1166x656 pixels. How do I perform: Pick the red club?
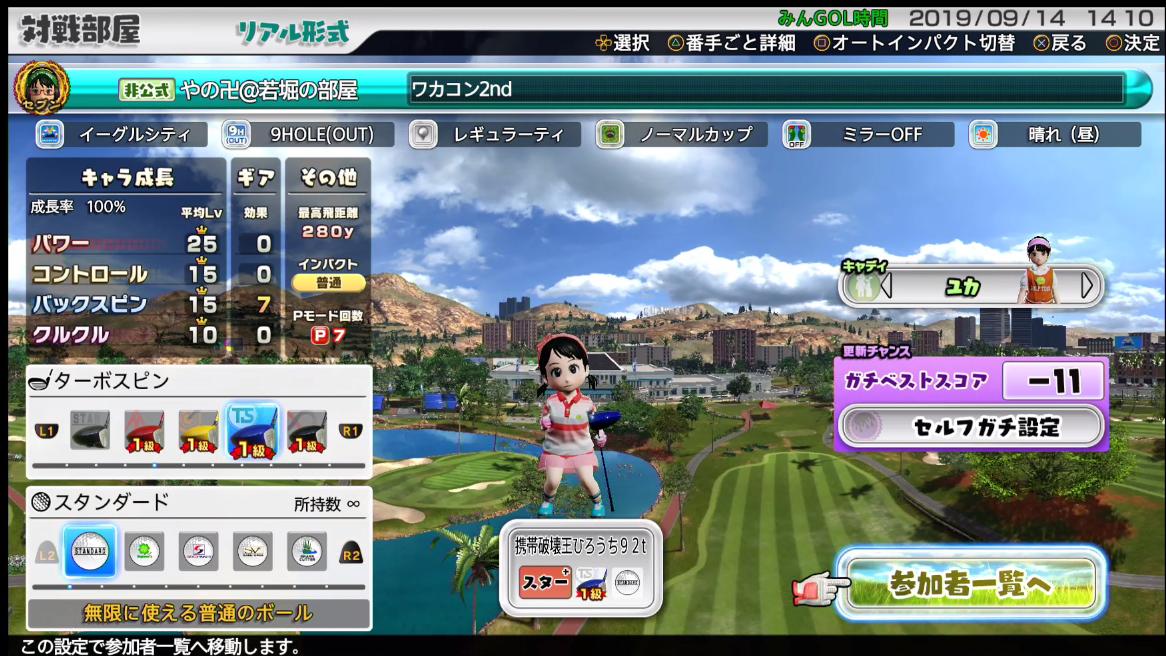[144, 433]
